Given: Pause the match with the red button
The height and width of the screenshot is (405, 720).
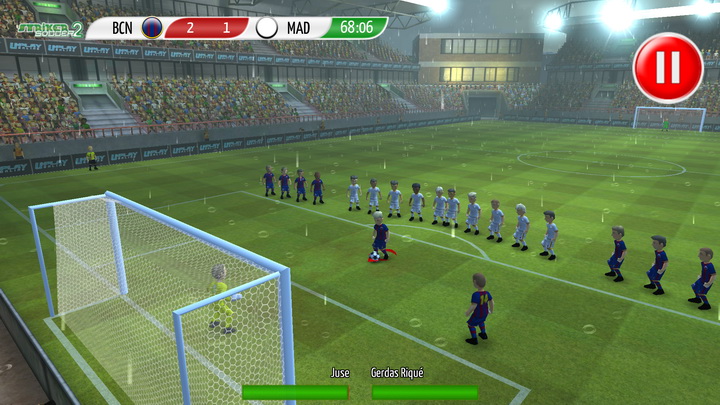Looking at the screenshot, I should point(668,68).
